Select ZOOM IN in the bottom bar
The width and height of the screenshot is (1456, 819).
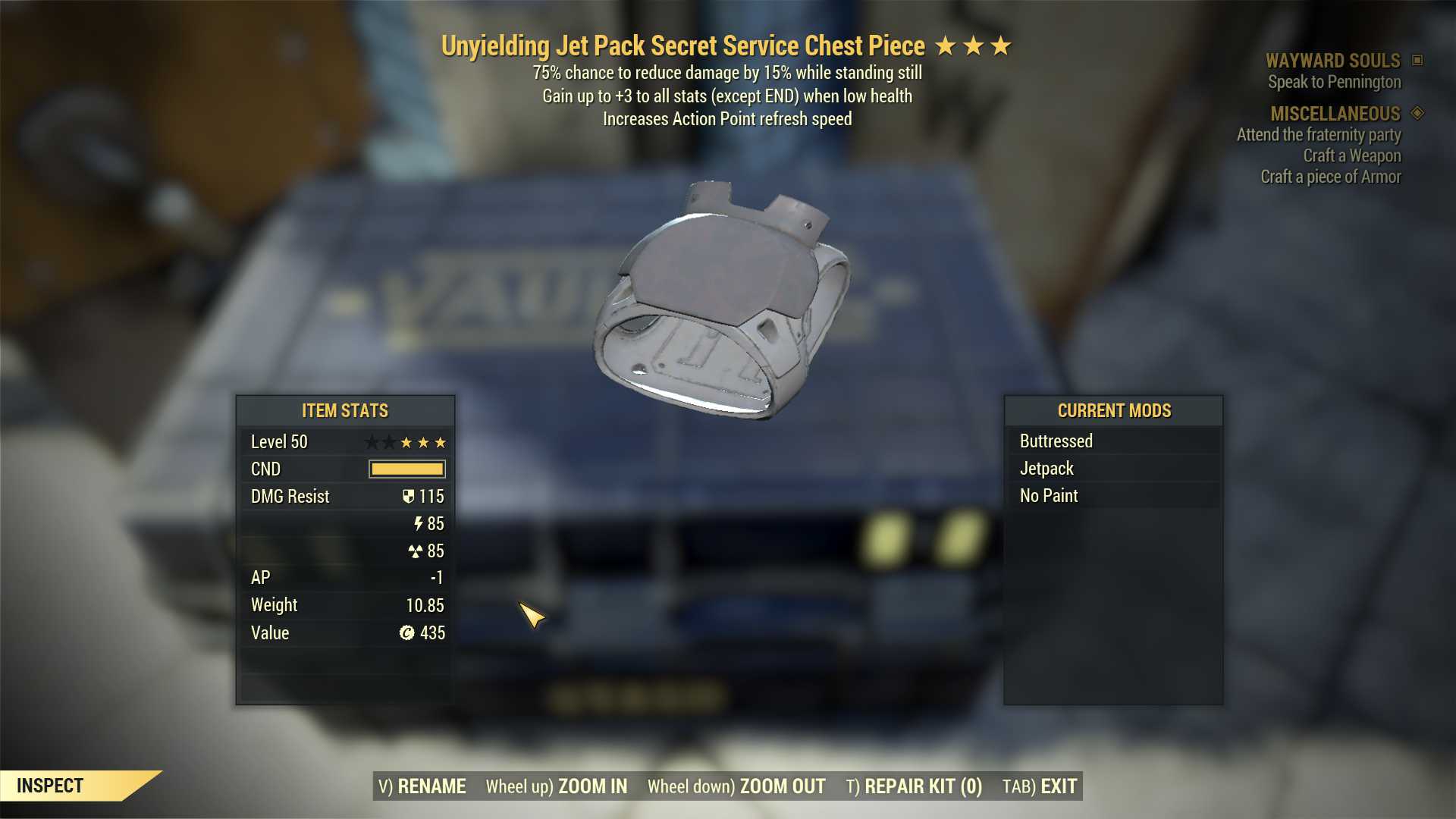[557, 786]
